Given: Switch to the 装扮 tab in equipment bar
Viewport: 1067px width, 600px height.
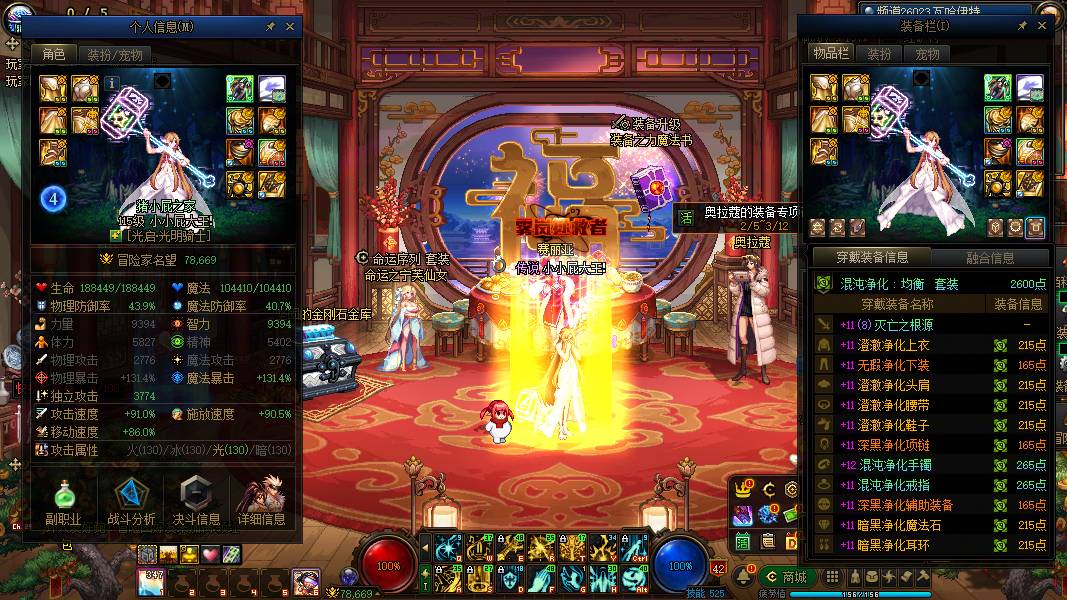Looking at the screenshot, I should point(879,54).
